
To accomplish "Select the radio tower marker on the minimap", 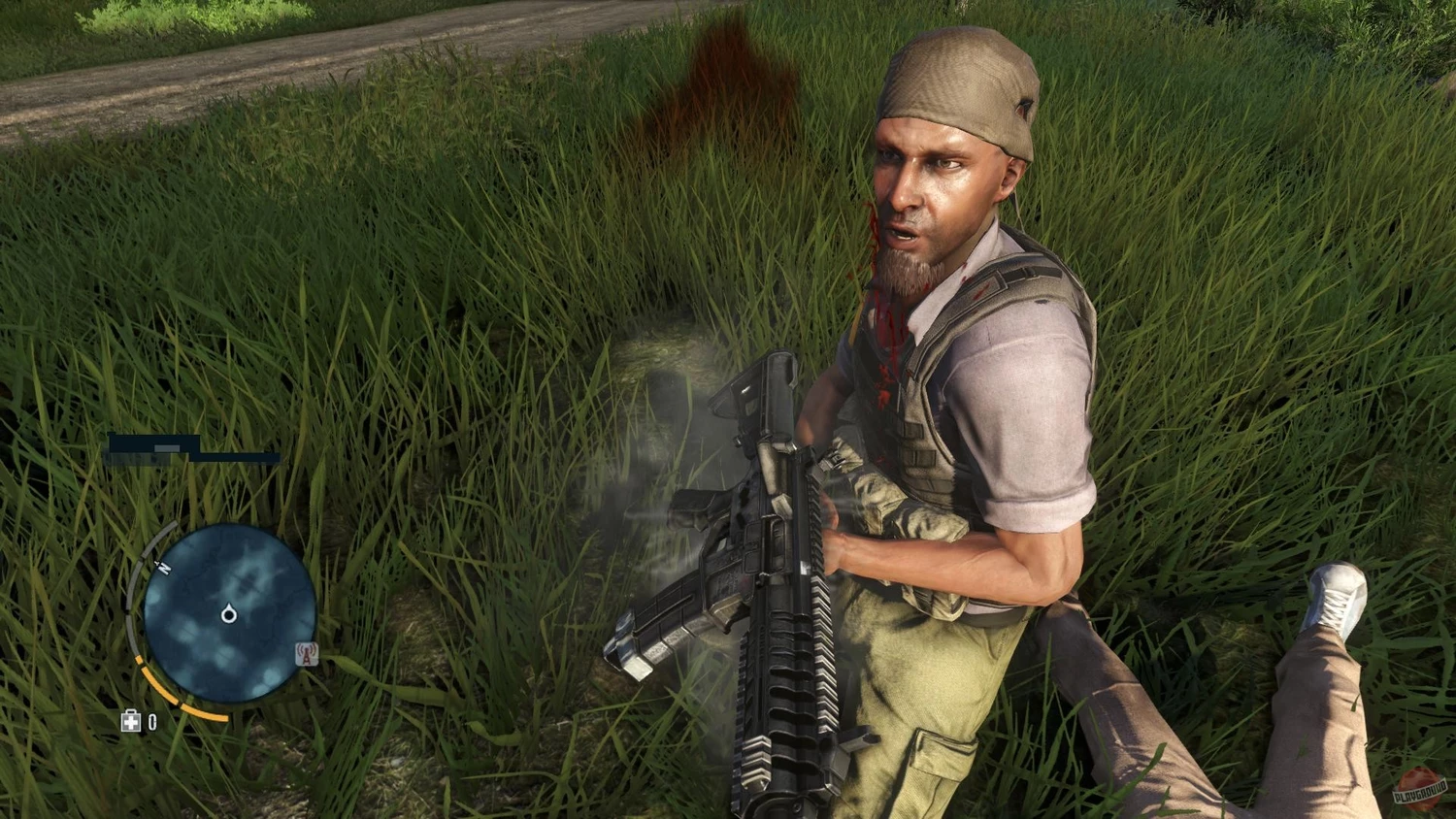I will pyautogui.click(x=307, y=655).
